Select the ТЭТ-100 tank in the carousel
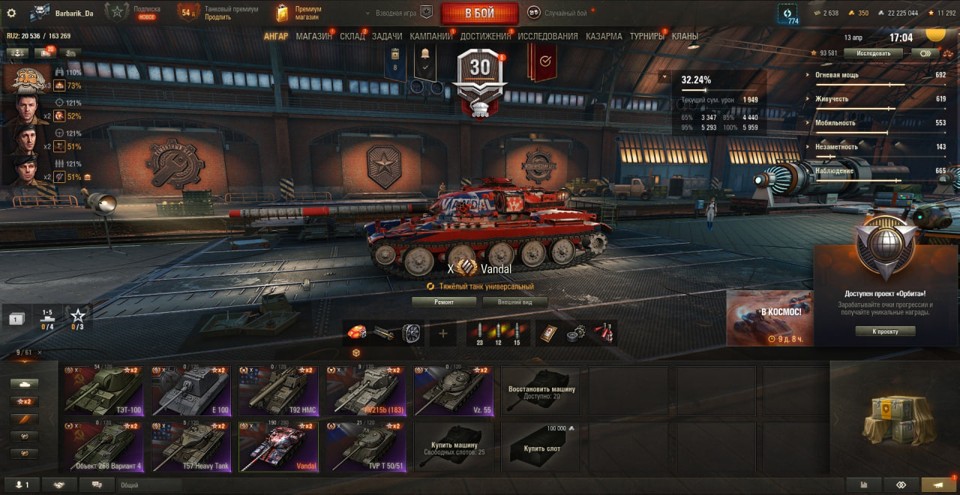 [x=105, y=390]
